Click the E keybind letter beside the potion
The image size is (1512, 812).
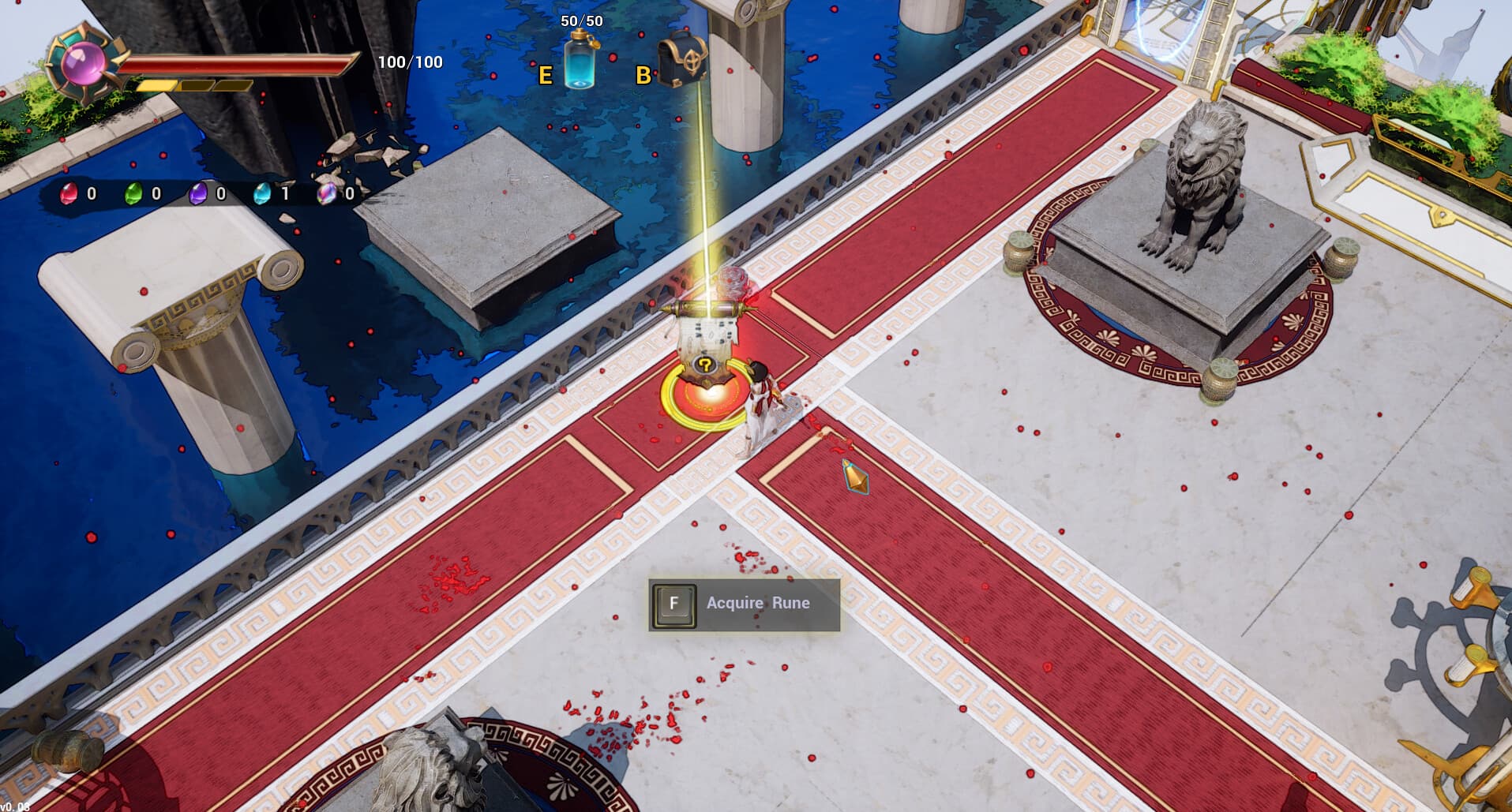coord(545,76)
